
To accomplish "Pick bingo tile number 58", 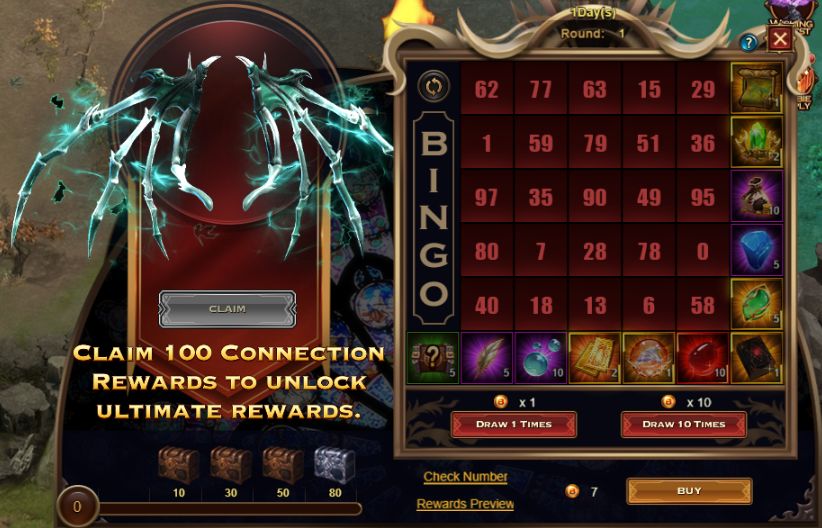I will [x=703, y=305].
